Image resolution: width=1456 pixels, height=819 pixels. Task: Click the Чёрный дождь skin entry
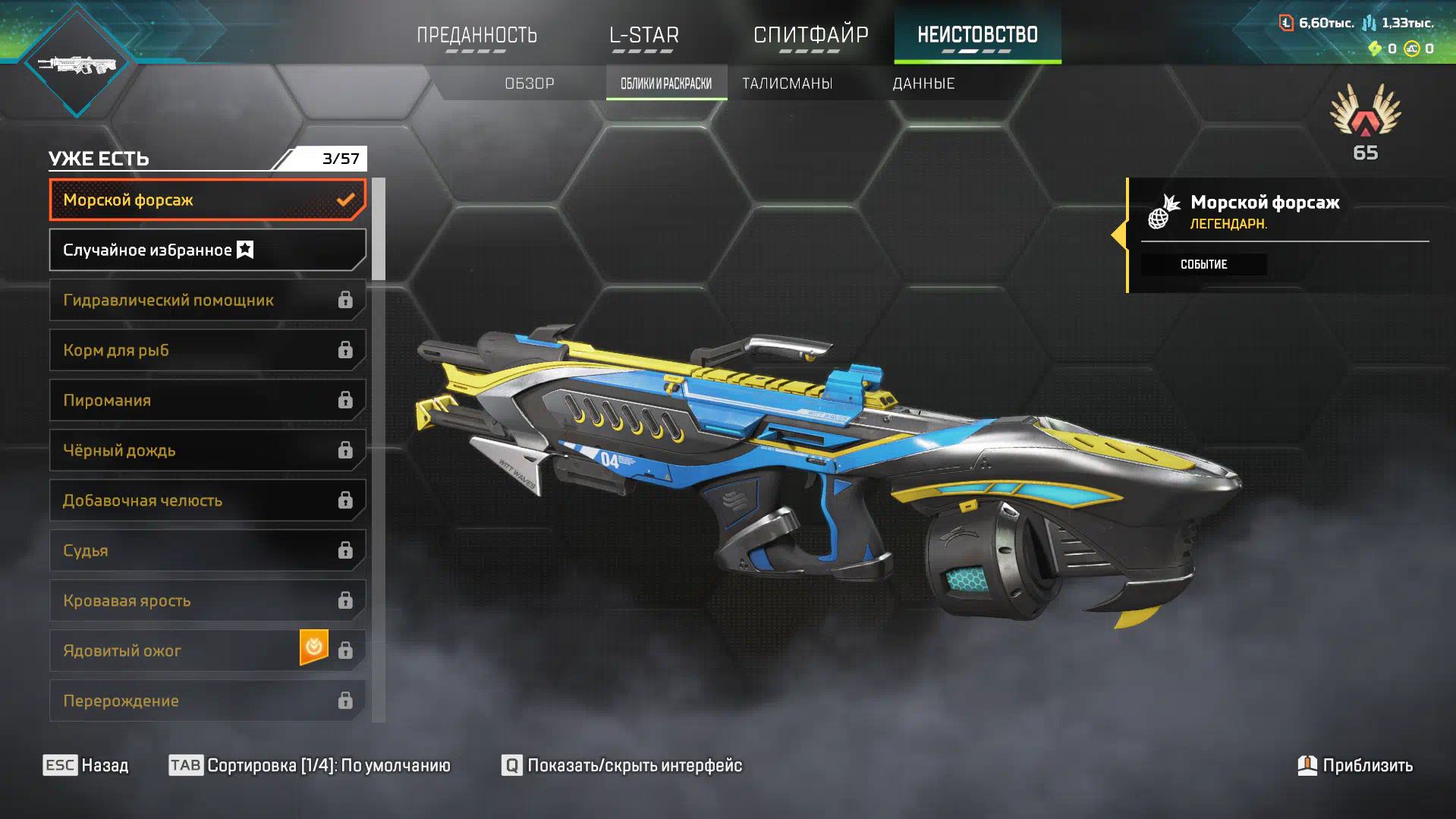tap(207, 450)
